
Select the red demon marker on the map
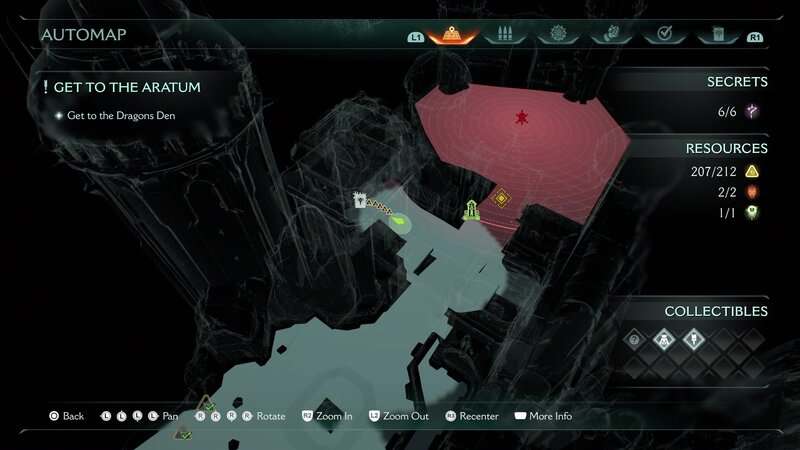521,119
